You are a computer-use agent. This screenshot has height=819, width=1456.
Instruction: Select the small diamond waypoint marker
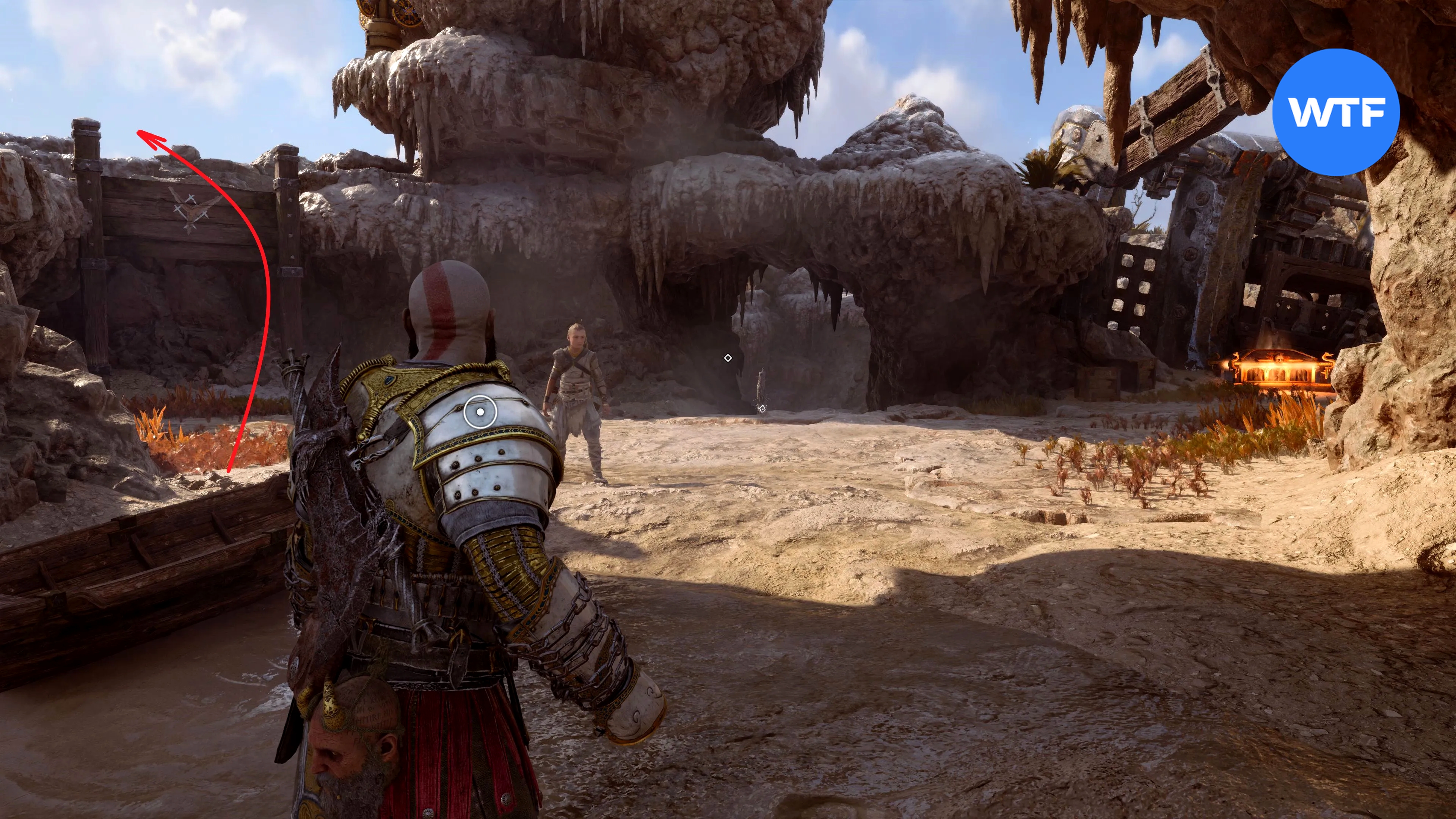[728, 358]
